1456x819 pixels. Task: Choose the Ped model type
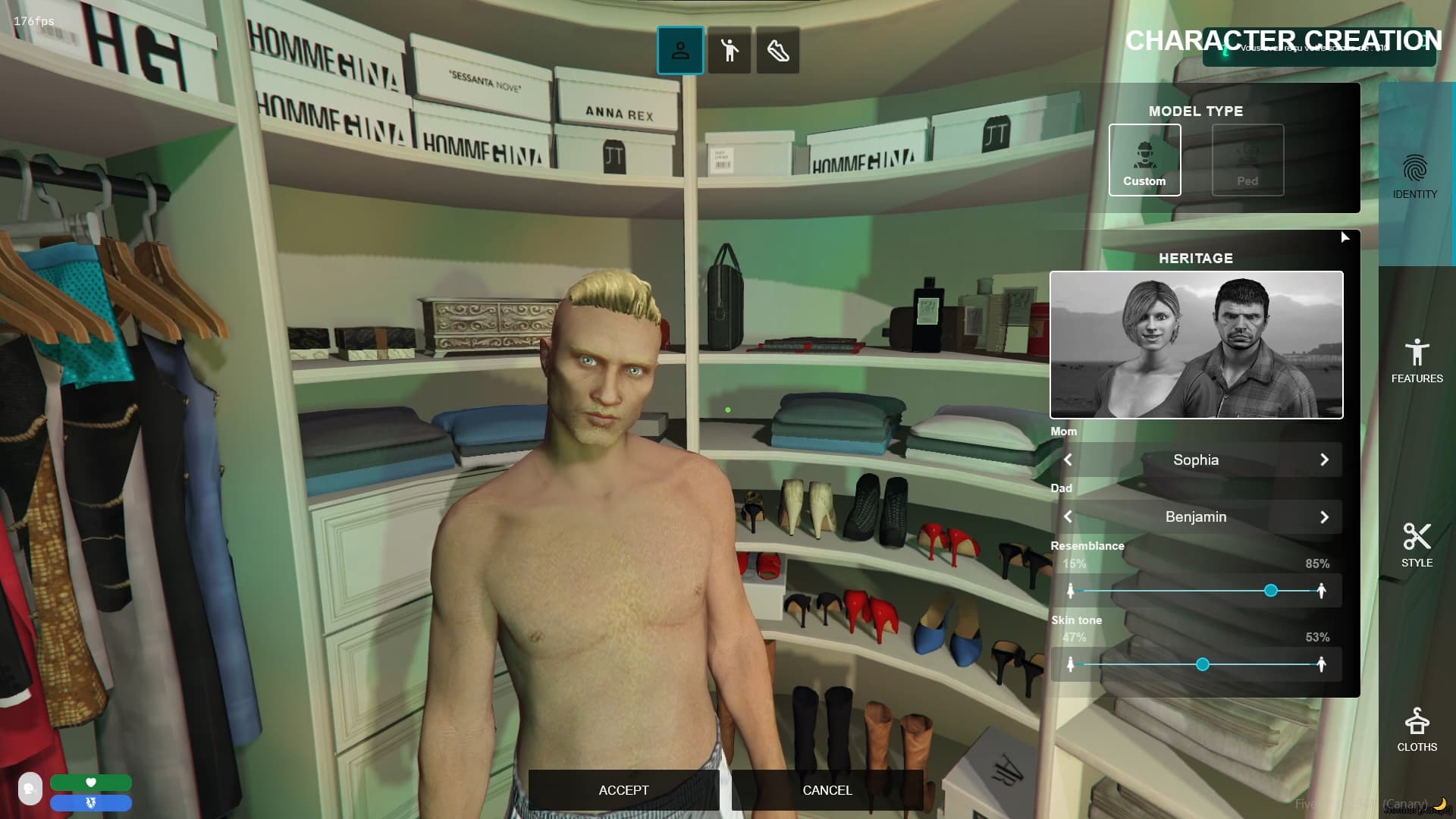pos(1247,160)
